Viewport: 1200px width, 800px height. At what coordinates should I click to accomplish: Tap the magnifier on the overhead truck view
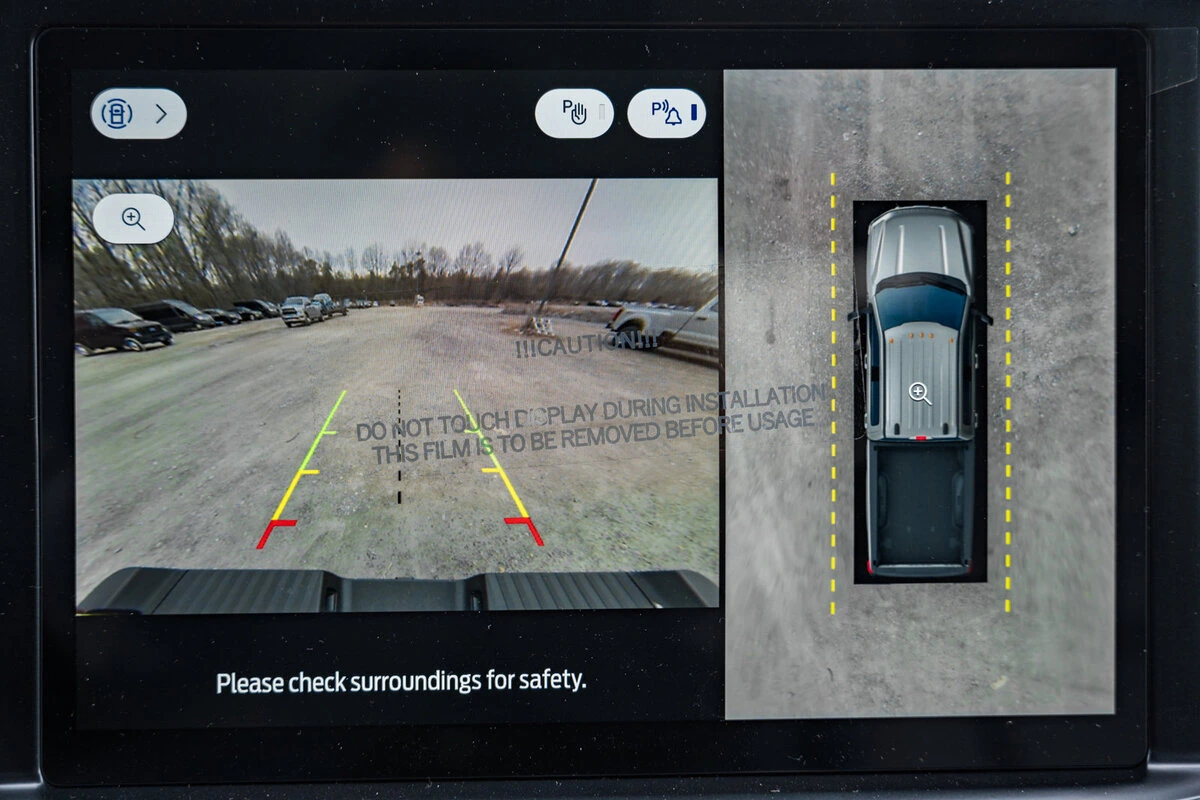point(920,393)
